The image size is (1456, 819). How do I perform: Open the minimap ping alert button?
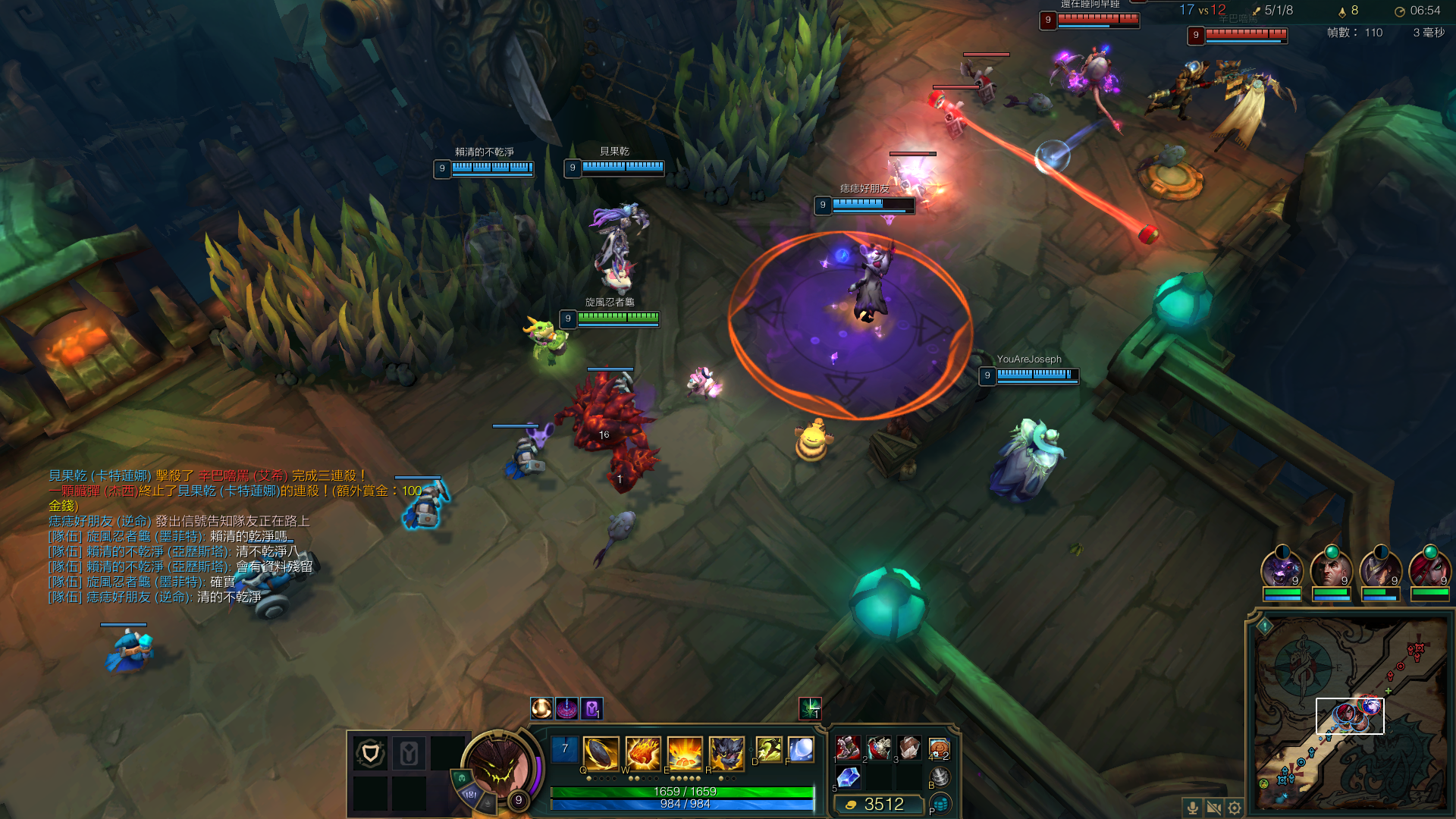1265,626
